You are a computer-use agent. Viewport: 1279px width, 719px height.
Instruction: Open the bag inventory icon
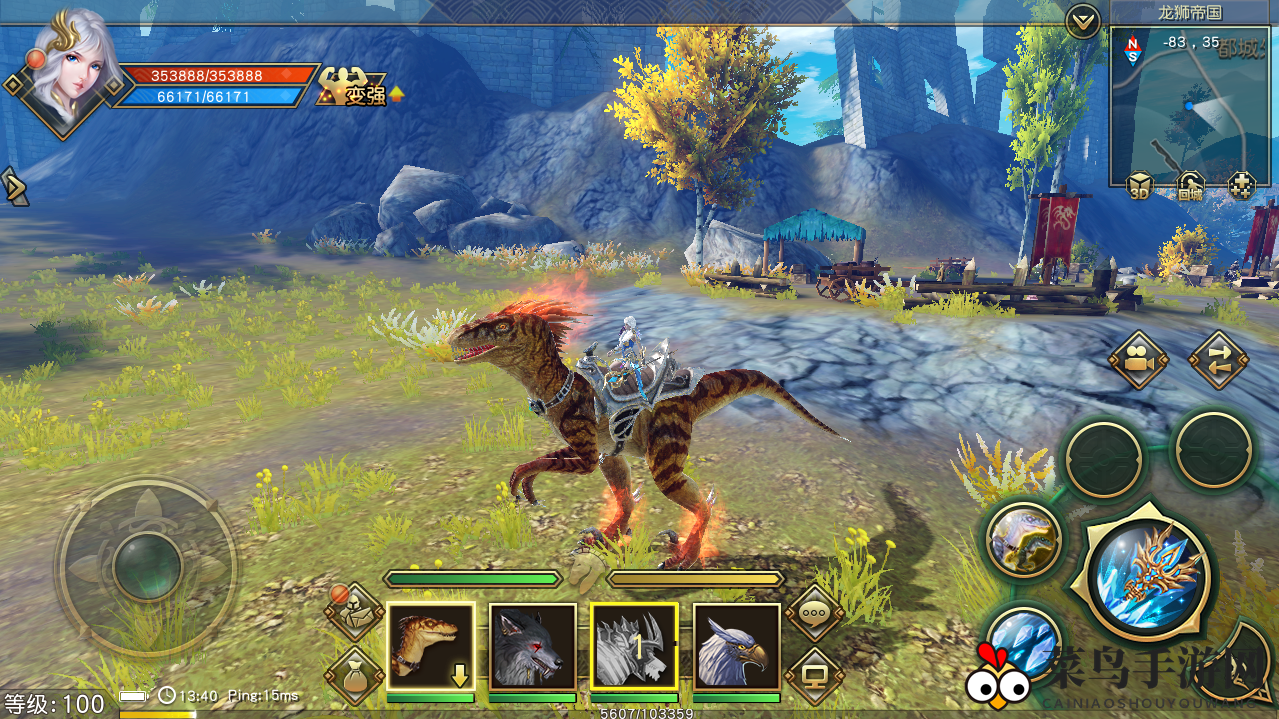point(355,675)
